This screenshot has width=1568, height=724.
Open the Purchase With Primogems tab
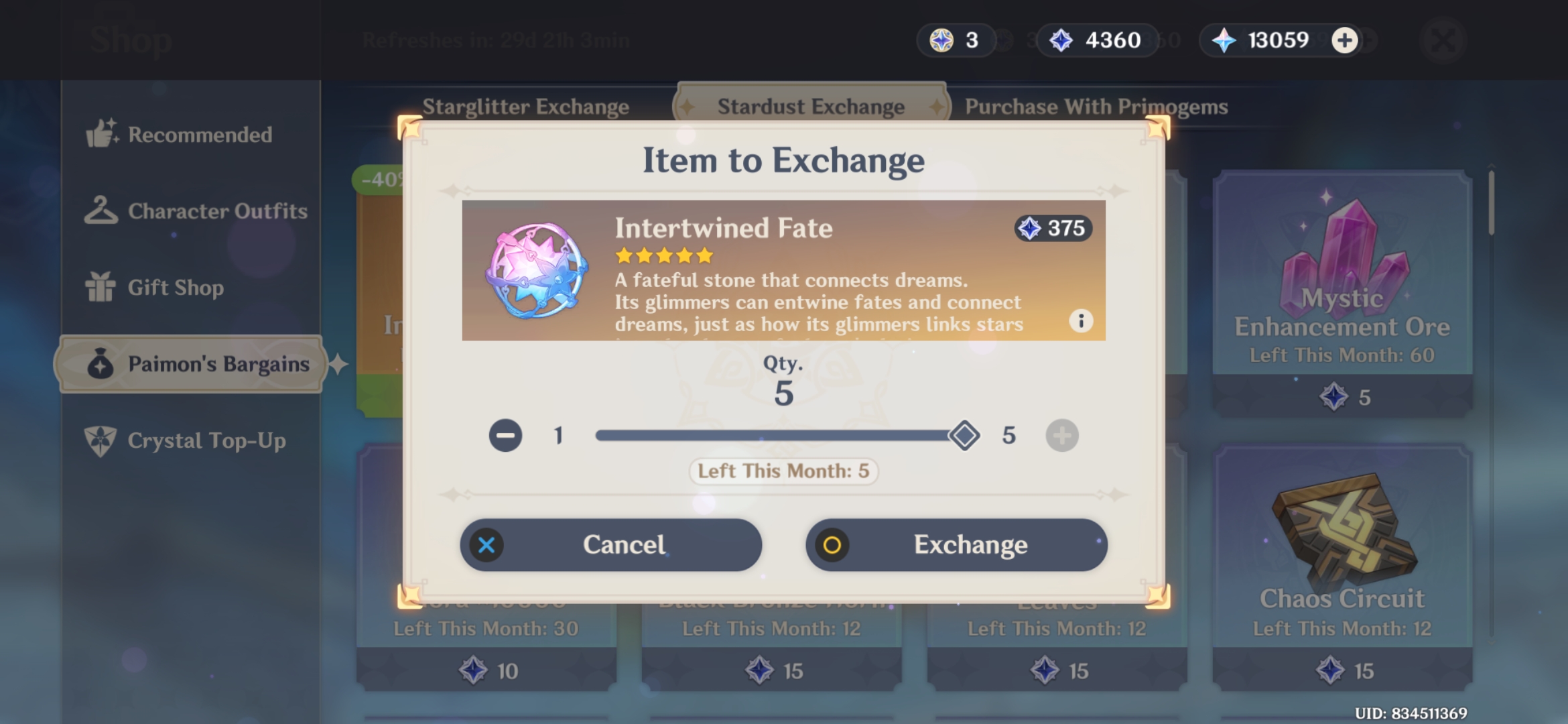(1097, 106)
